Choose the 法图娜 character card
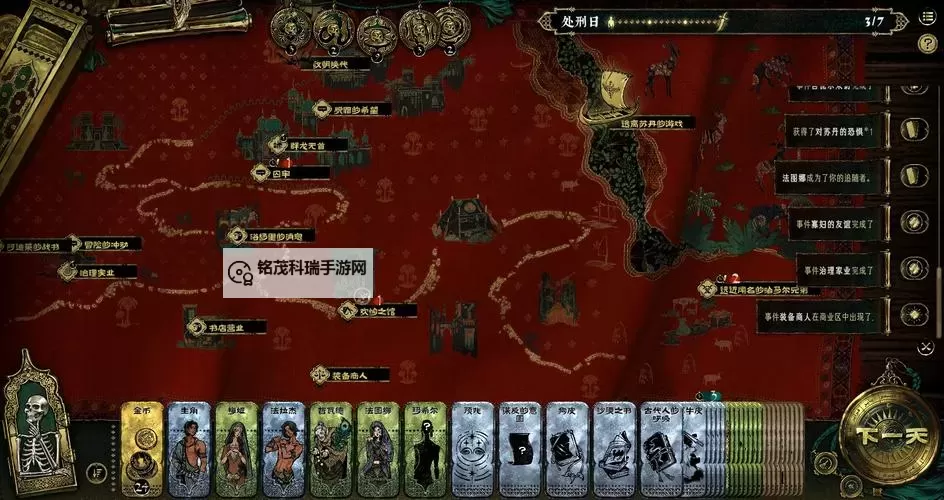This screenshot has height=500, width=944. (x=379, y=448)
